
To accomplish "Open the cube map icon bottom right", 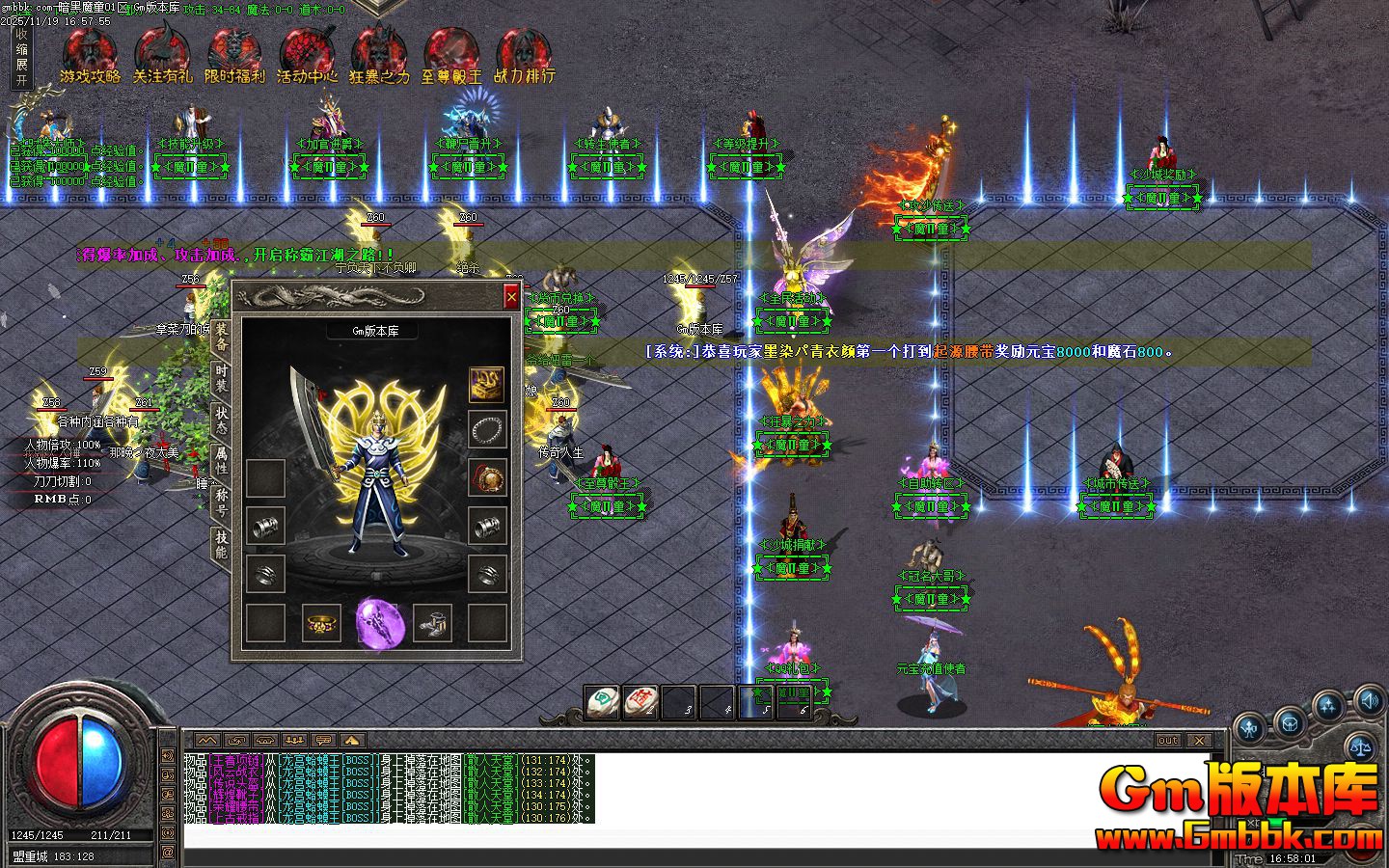I will coord(1290,725).
